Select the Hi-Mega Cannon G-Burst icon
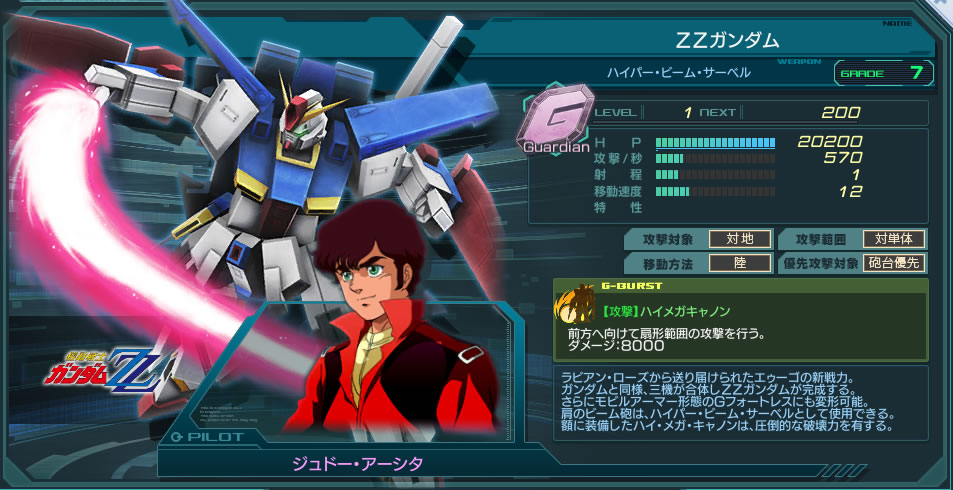Viewport: 953px width, 490px height. click(x=577, y=304)
